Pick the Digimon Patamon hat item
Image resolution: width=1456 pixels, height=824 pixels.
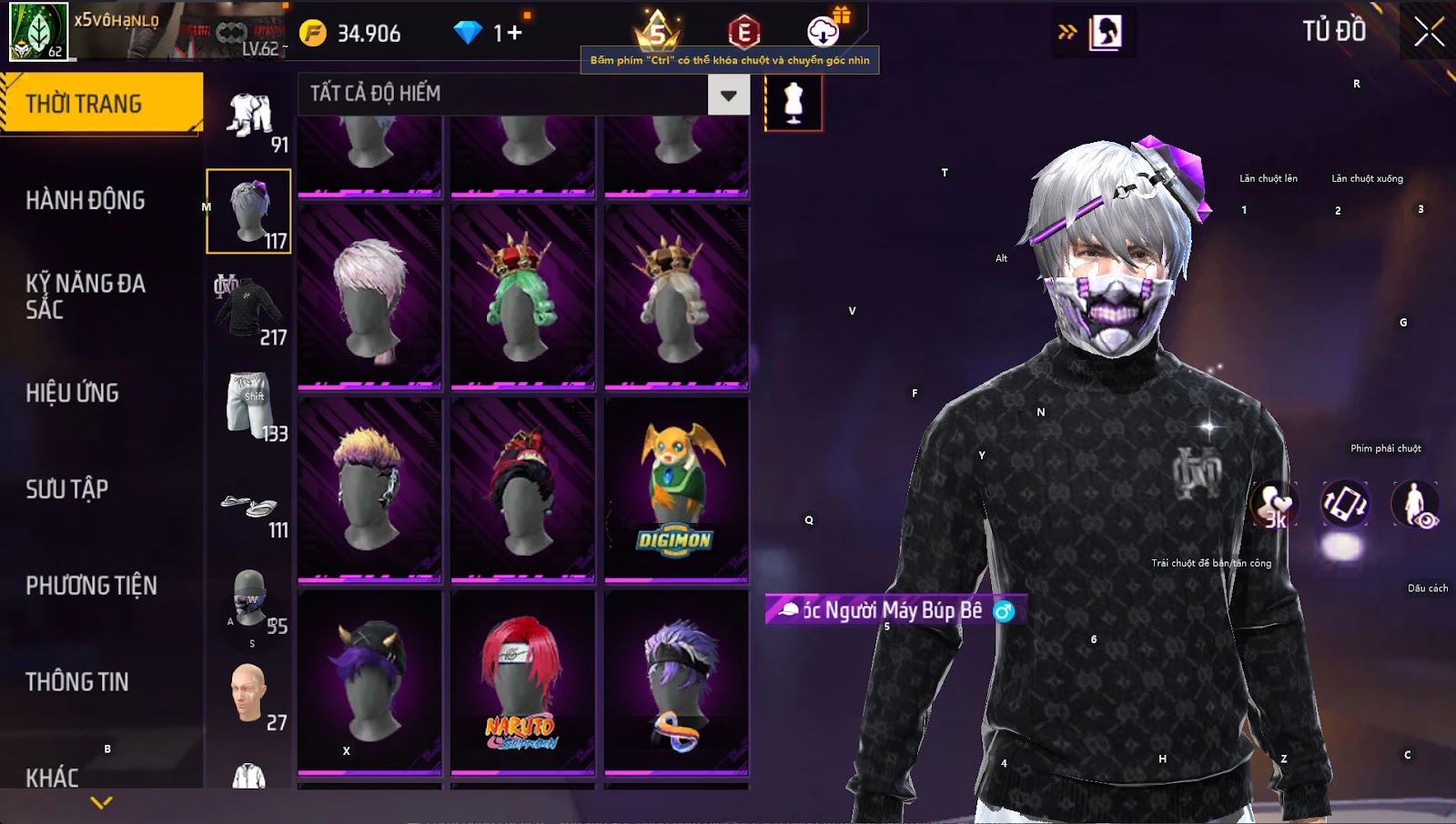[x=676, y=488]
